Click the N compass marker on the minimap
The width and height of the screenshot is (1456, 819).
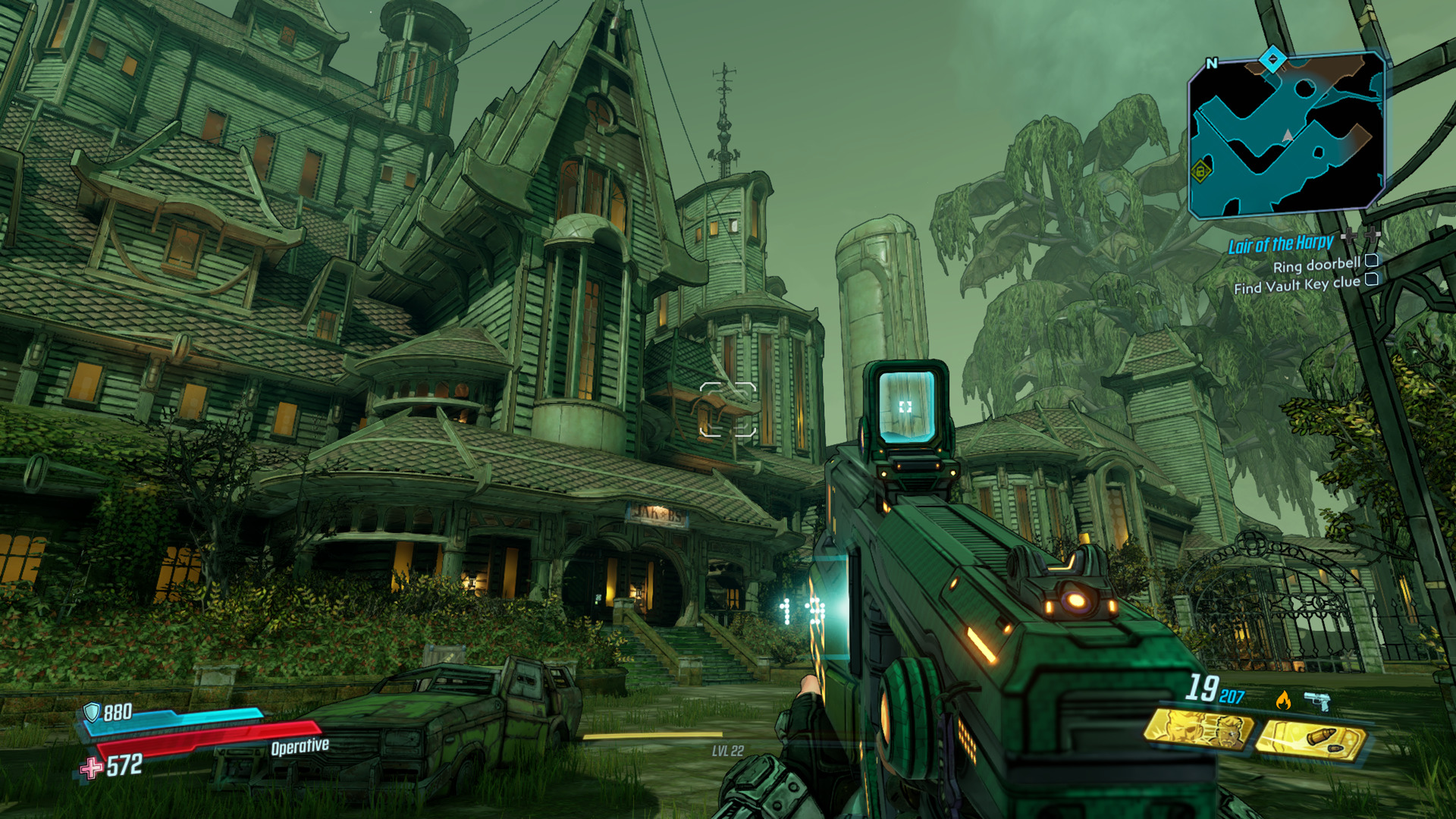(1212, 63)
